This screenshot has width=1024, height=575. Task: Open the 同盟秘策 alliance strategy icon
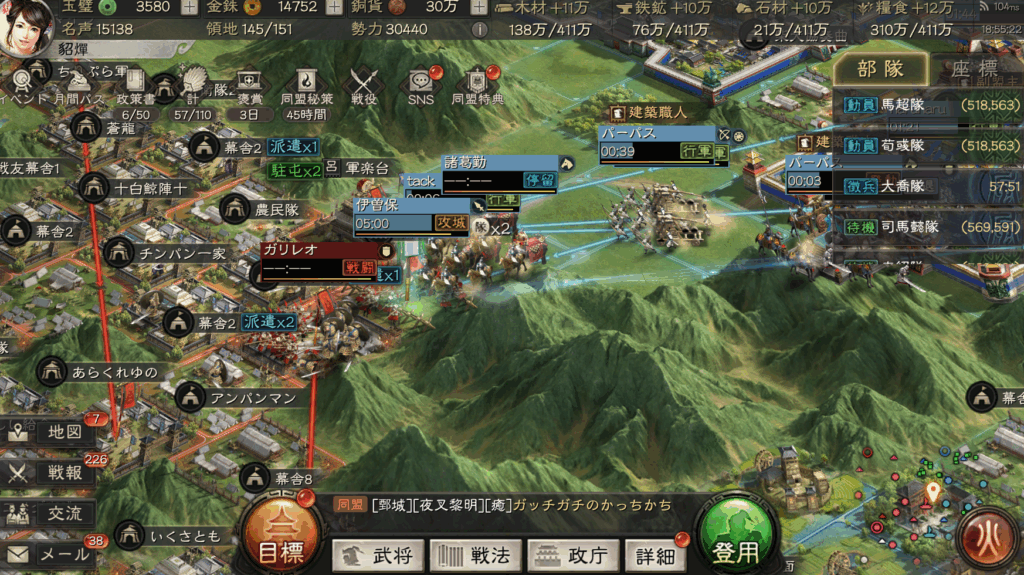307,84
